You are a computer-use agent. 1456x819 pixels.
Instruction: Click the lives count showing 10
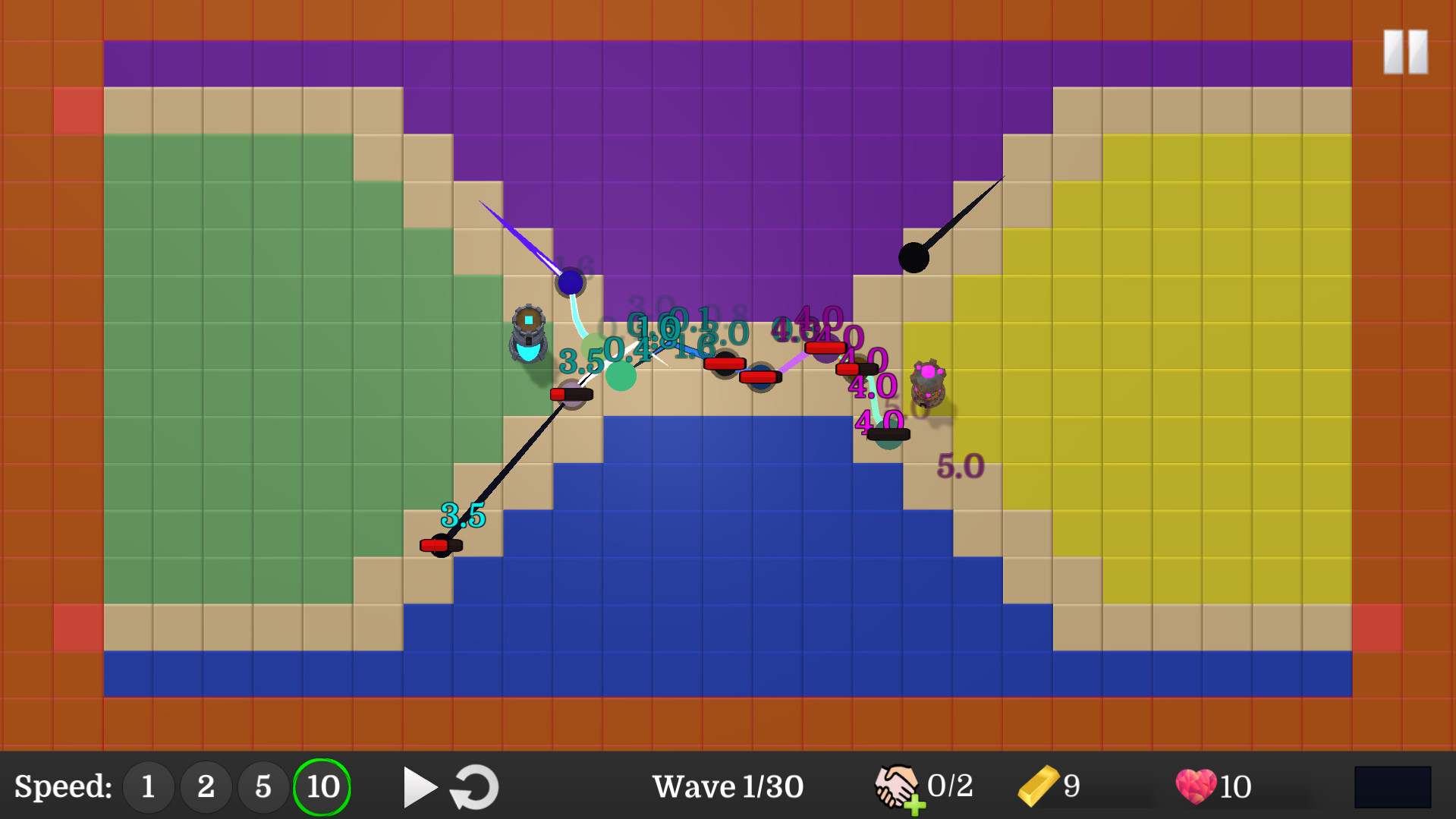coord(1234,786)
